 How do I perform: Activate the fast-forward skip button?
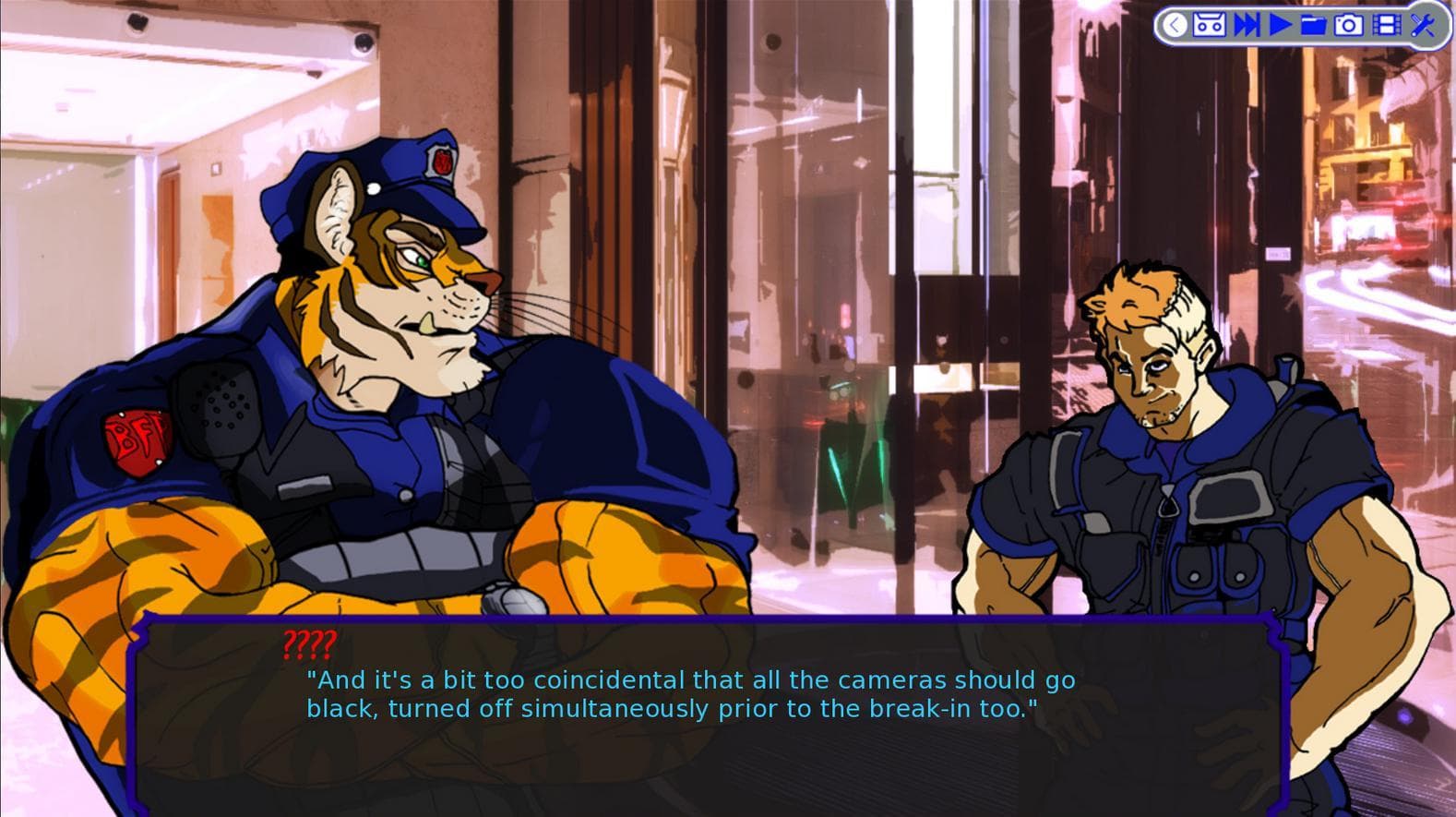pos(1246,25)
